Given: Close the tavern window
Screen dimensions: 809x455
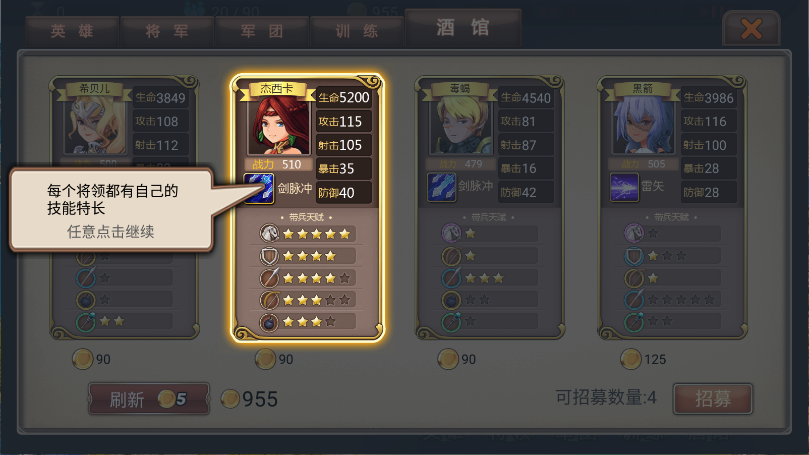Looking at the screenshot, I should [751, 29].
